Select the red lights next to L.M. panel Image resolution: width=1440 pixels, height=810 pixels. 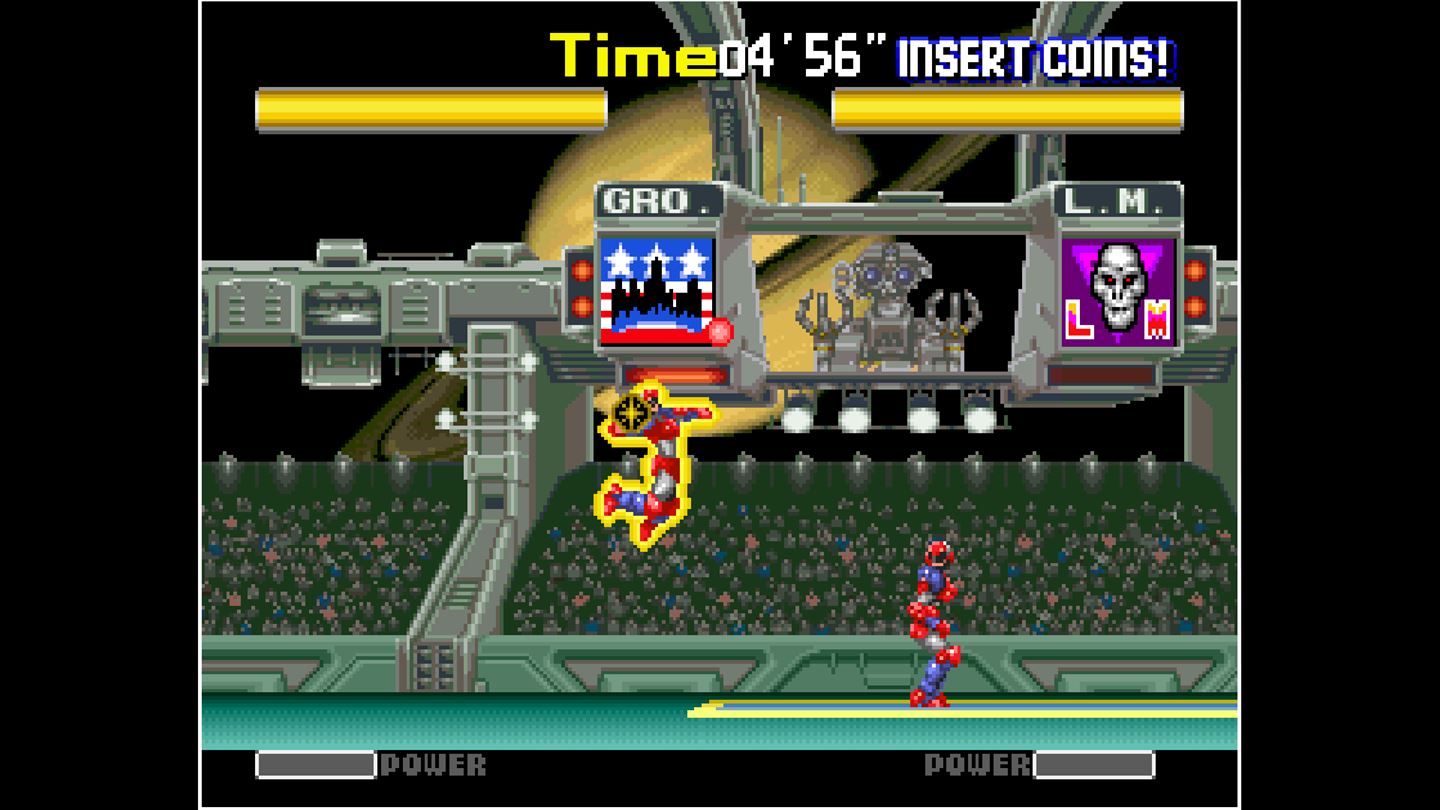(x=1193, y=290)
